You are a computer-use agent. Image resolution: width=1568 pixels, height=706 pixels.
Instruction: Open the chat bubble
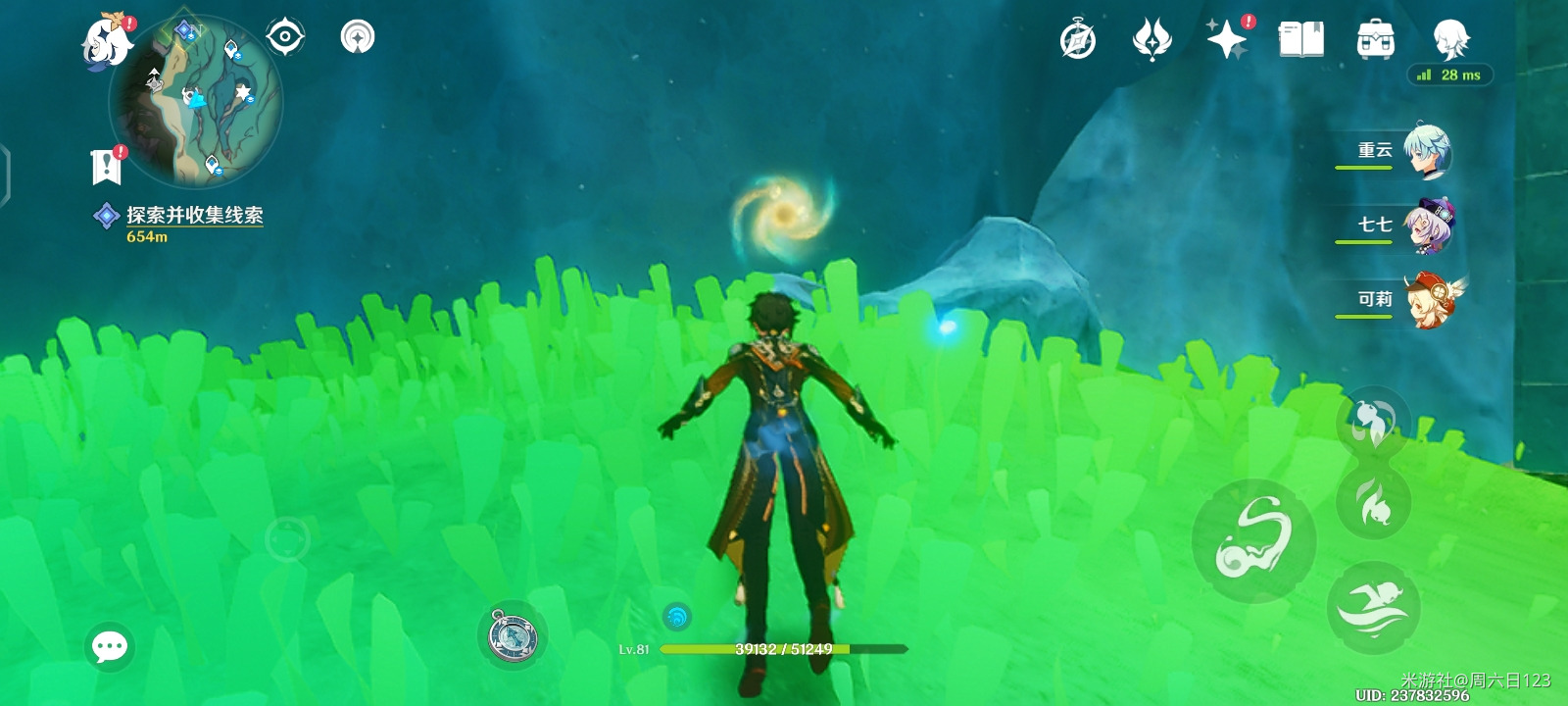click(110, 647)
